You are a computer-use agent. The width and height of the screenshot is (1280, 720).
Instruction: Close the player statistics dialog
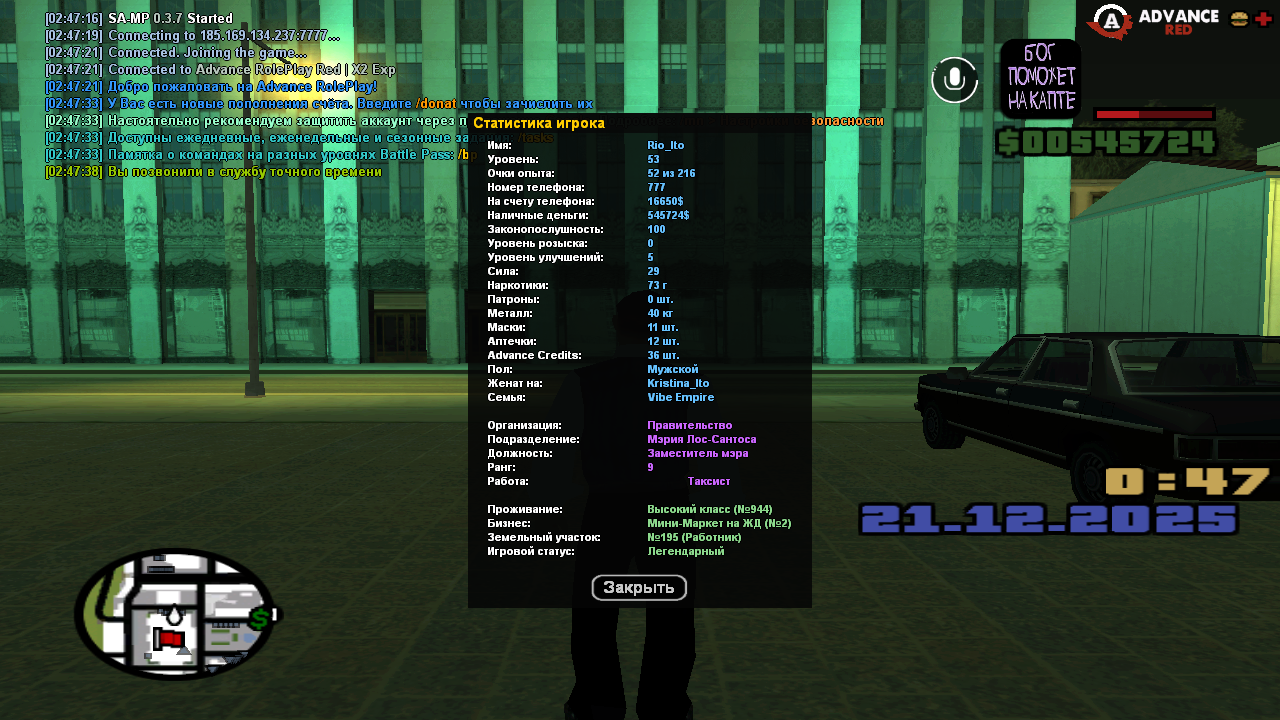click(x=639, y=588)
